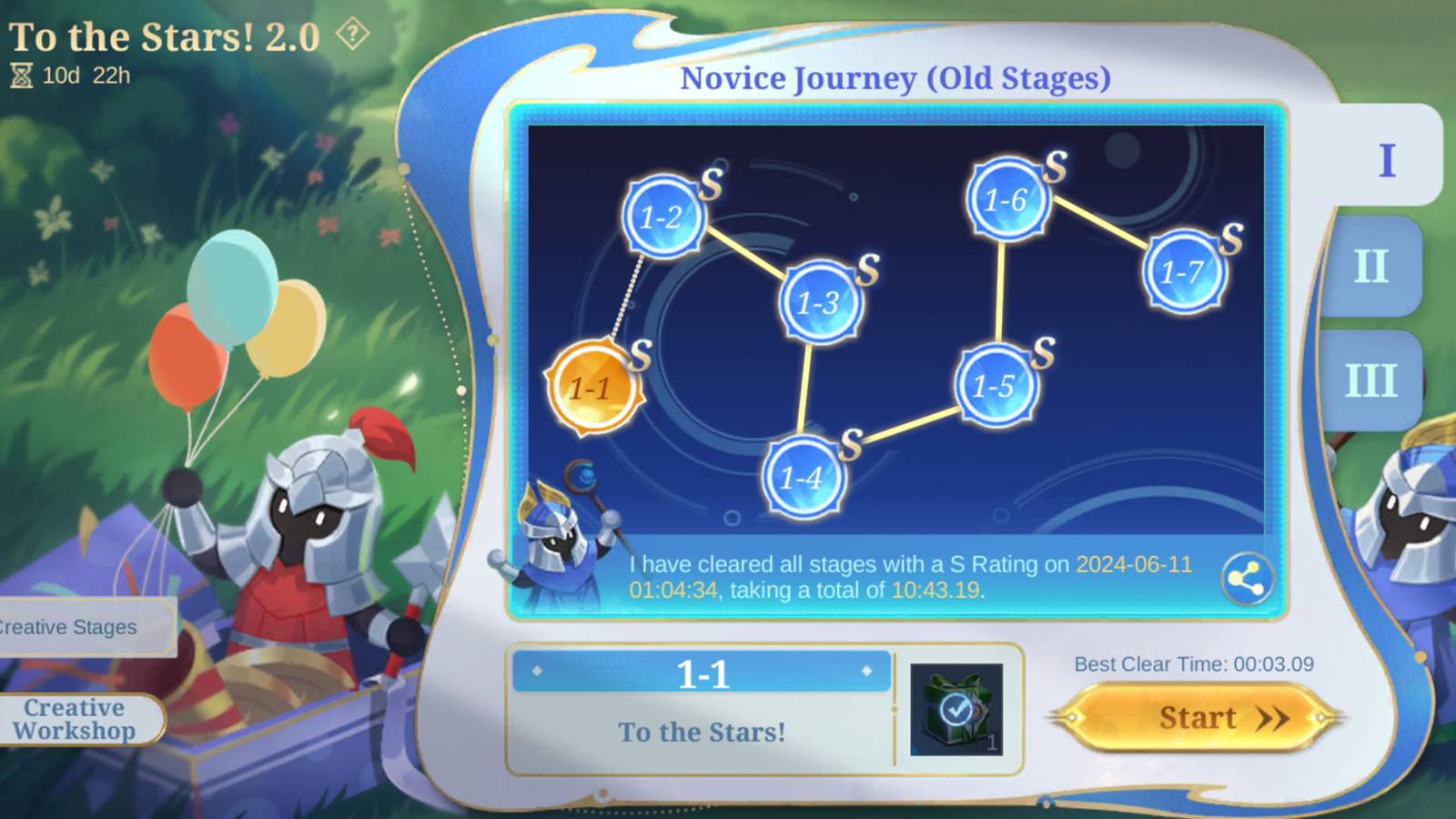Open the Creative Workshop
The width and height of the screenshot is (1456, 819).
point(76,719)
